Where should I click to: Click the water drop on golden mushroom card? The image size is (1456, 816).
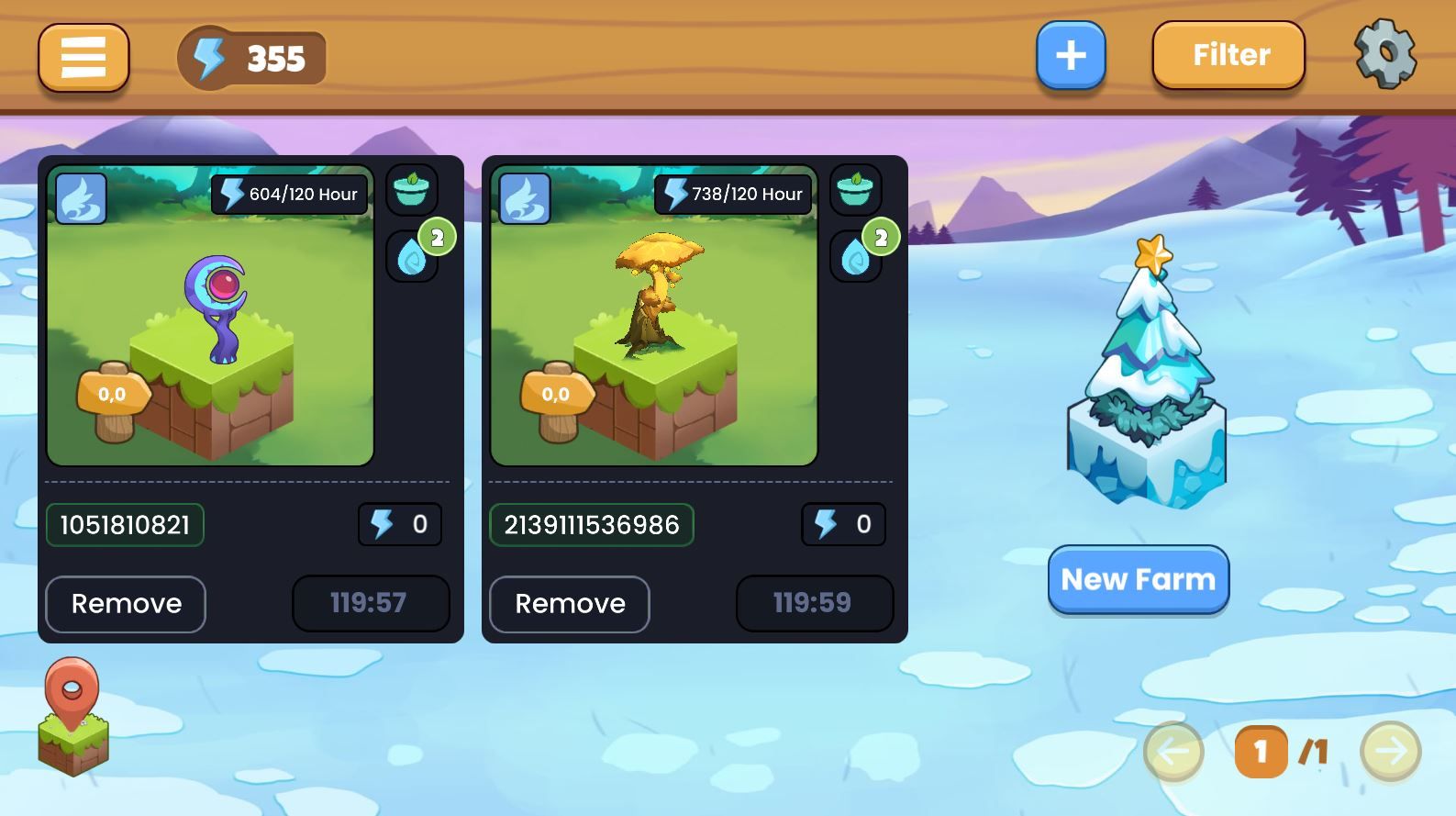tap(855, 256)
